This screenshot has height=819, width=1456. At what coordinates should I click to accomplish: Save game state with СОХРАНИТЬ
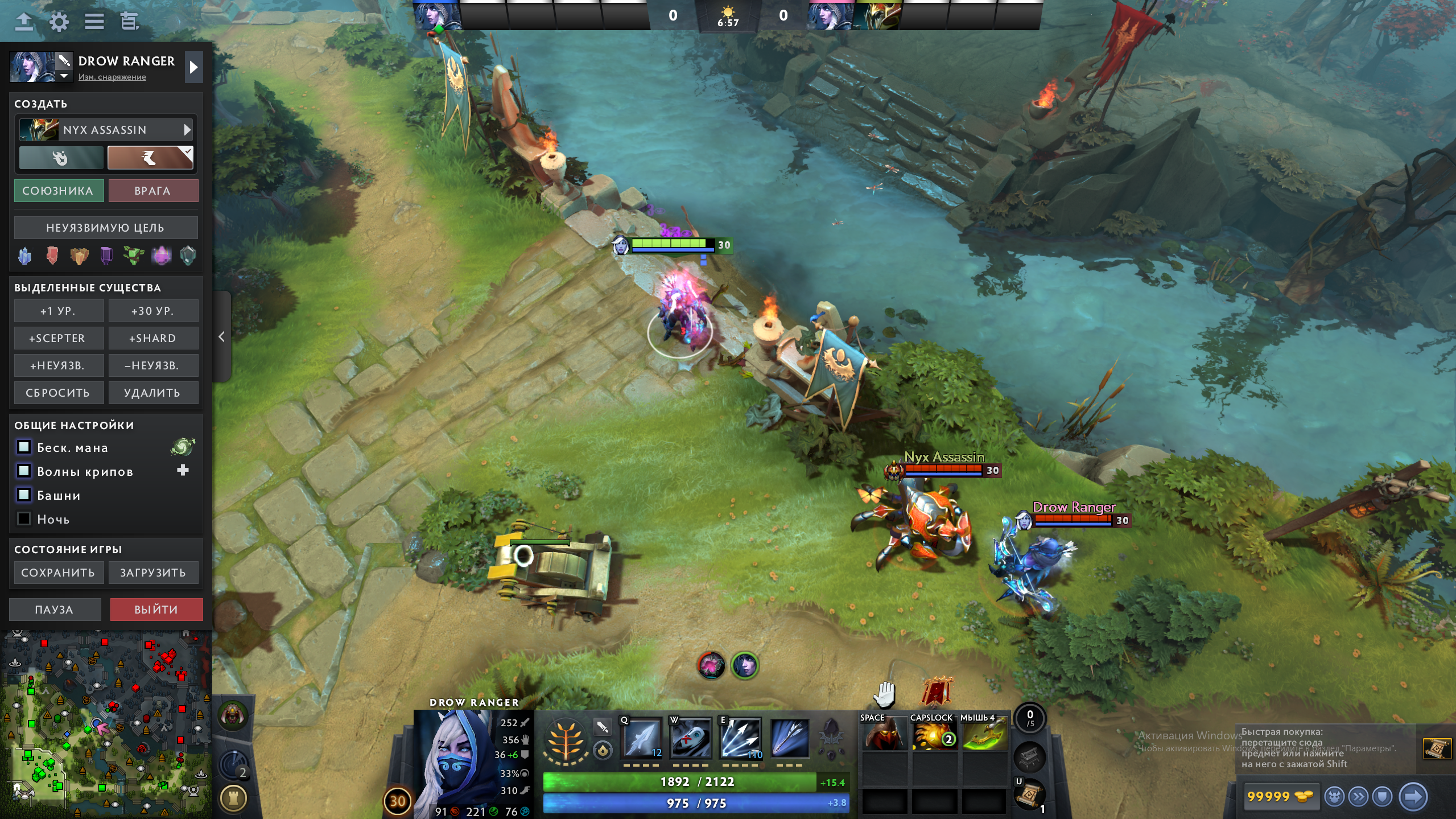59,573
